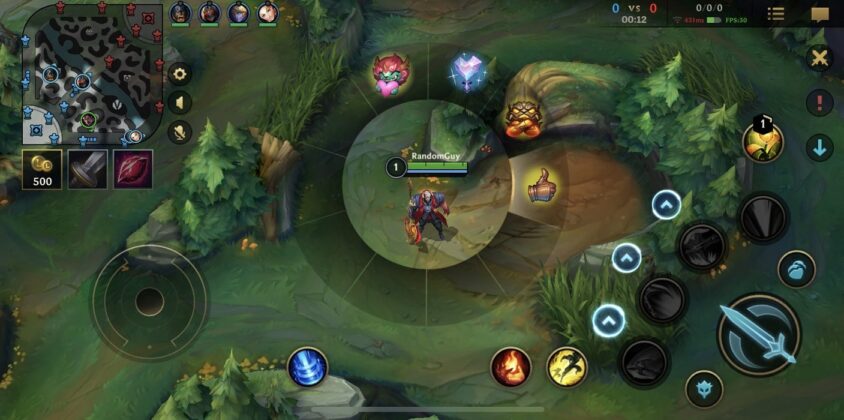Use the basic attack sword button
The width and height of the screenshot is (844, 420).
coord(759,334)
